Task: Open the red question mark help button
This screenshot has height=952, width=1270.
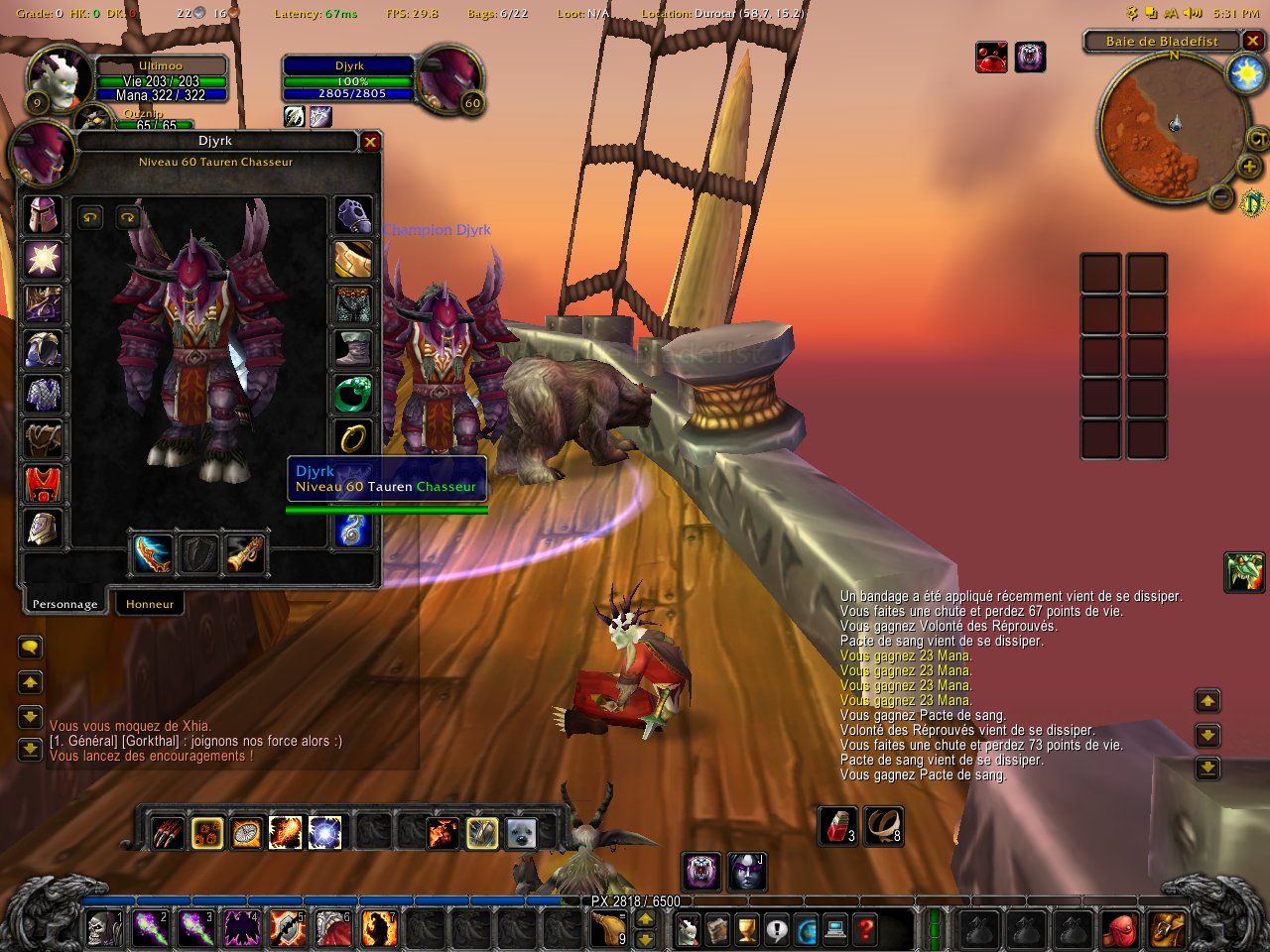Action: [x=865, y=930]
